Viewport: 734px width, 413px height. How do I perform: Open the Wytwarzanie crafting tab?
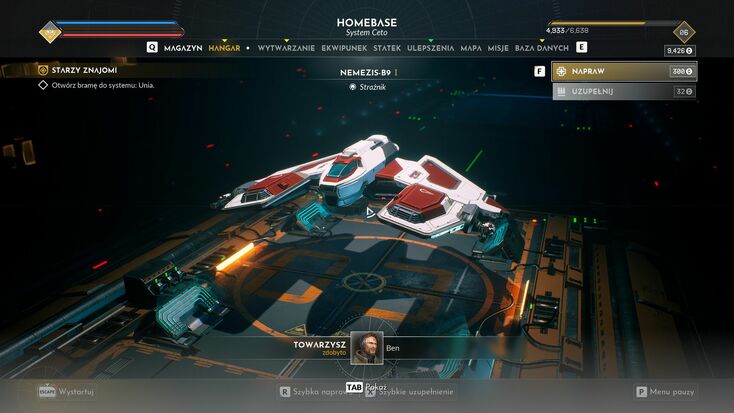pyautogui.click(x=286, y=47)
